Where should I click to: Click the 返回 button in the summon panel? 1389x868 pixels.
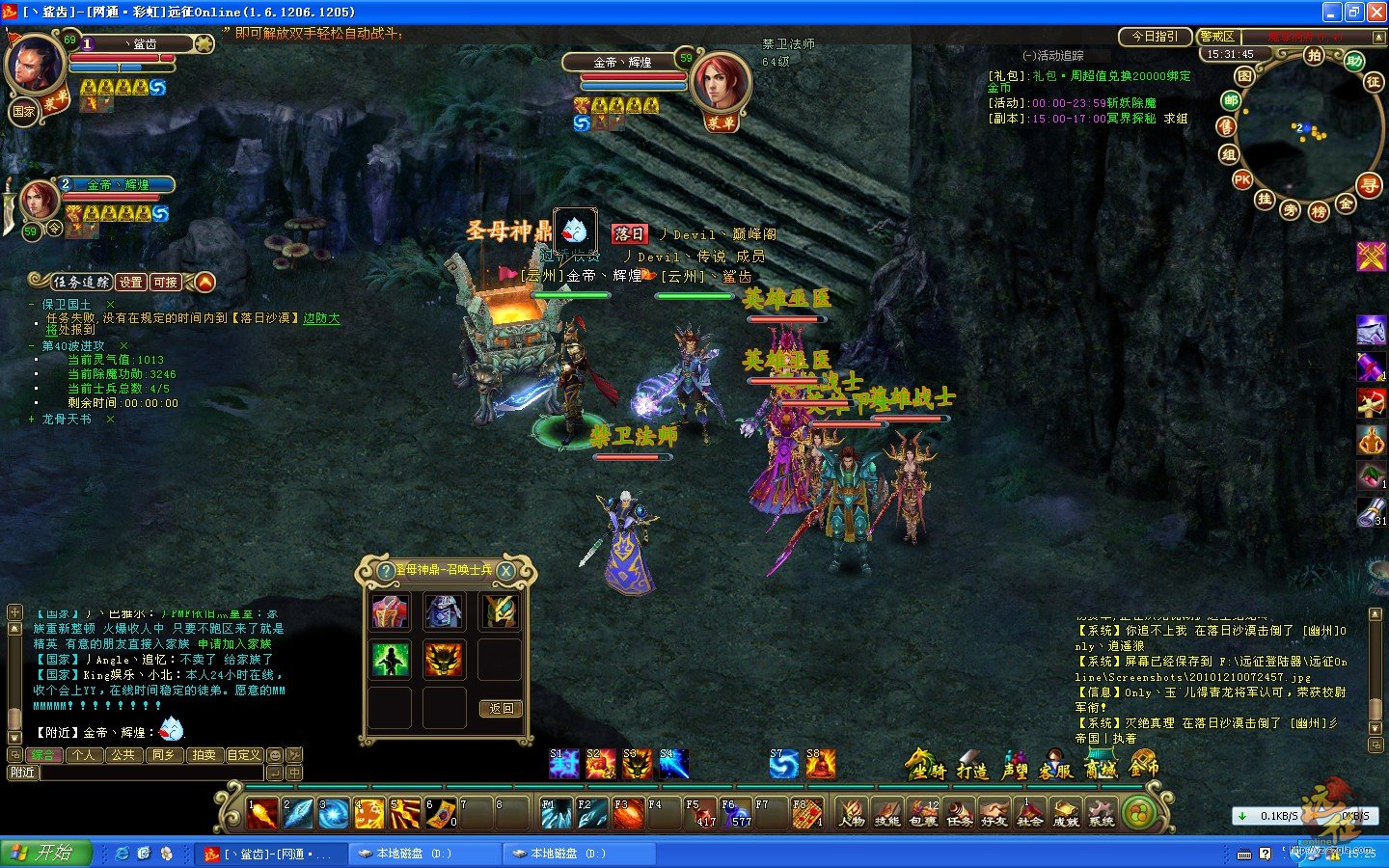(x=501, y=709)
